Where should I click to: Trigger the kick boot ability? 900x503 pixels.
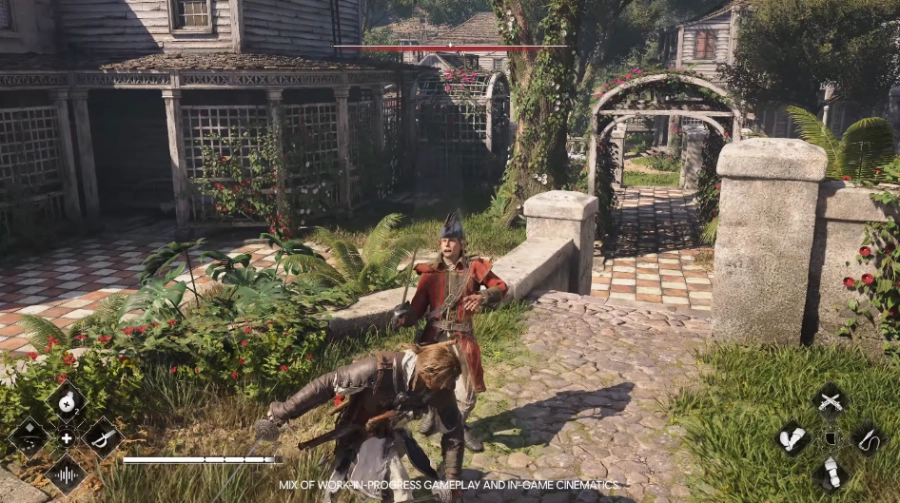tap(830, 473)
